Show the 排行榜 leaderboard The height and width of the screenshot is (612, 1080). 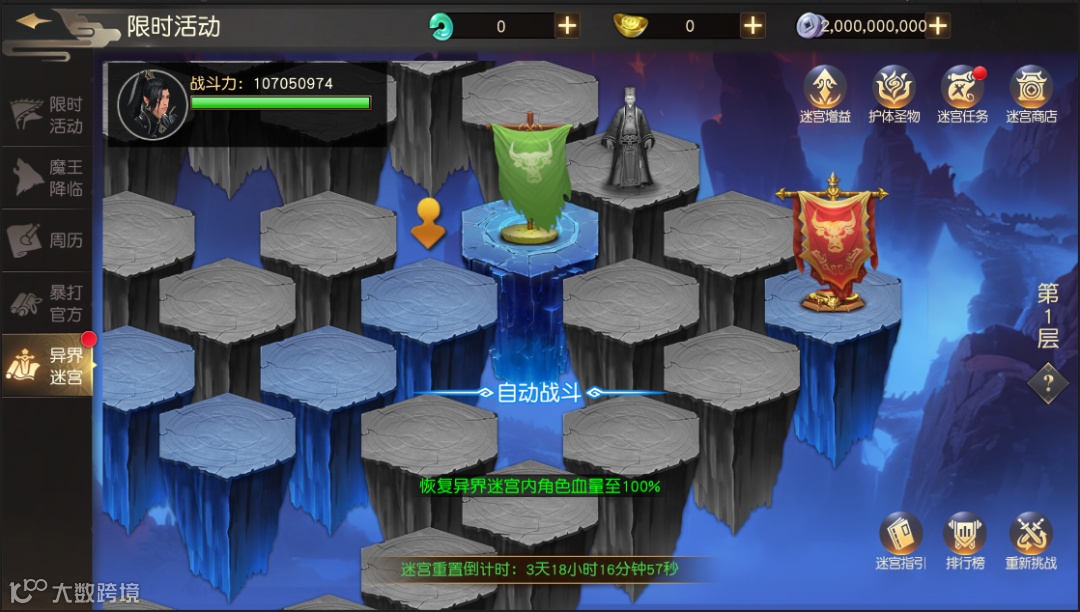tap(965, 541)
